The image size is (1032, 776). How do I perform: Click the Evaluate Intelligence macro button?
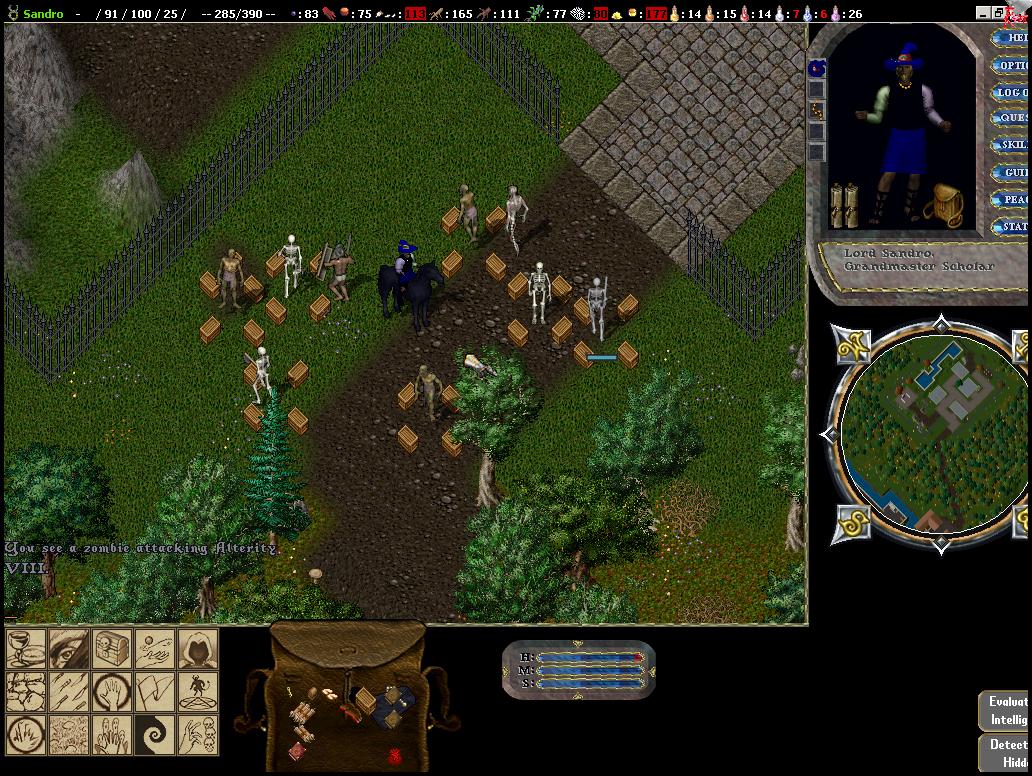tap(1006, 711)
